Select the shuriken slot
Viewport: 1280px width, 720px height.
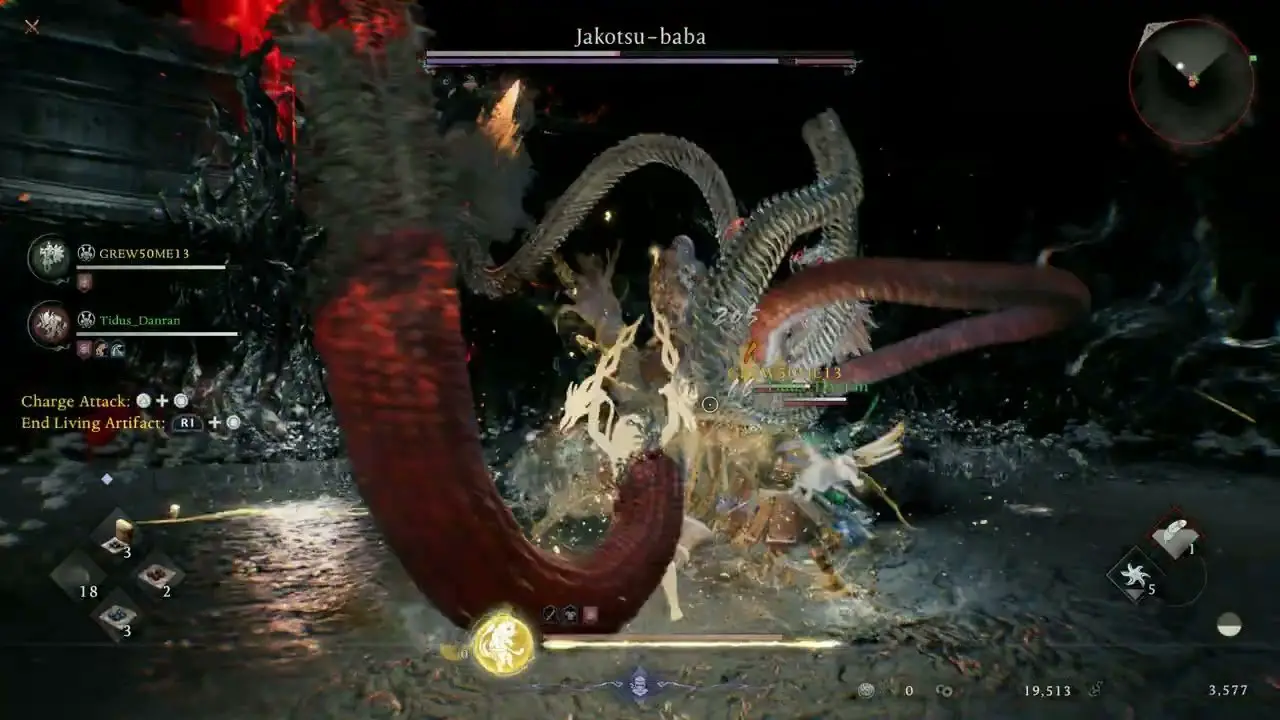tap(1133, 574)
